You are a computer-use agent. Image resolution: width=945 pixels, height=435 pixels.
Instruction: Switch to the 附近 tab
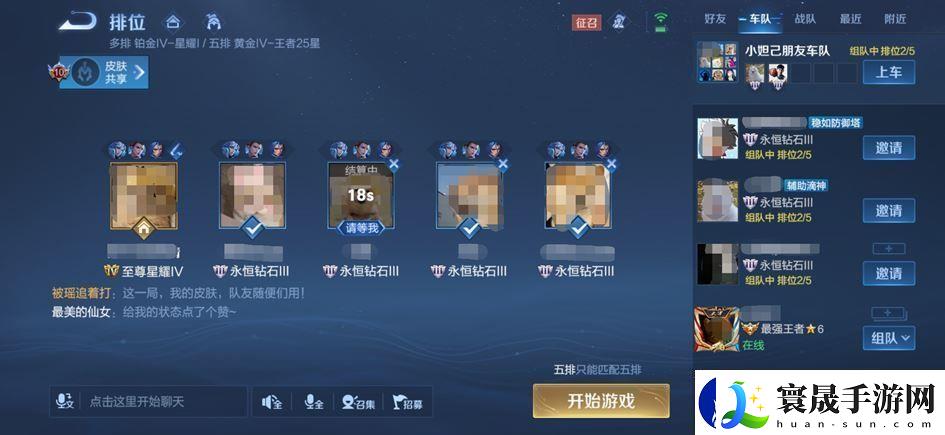[x=895, y=19]
